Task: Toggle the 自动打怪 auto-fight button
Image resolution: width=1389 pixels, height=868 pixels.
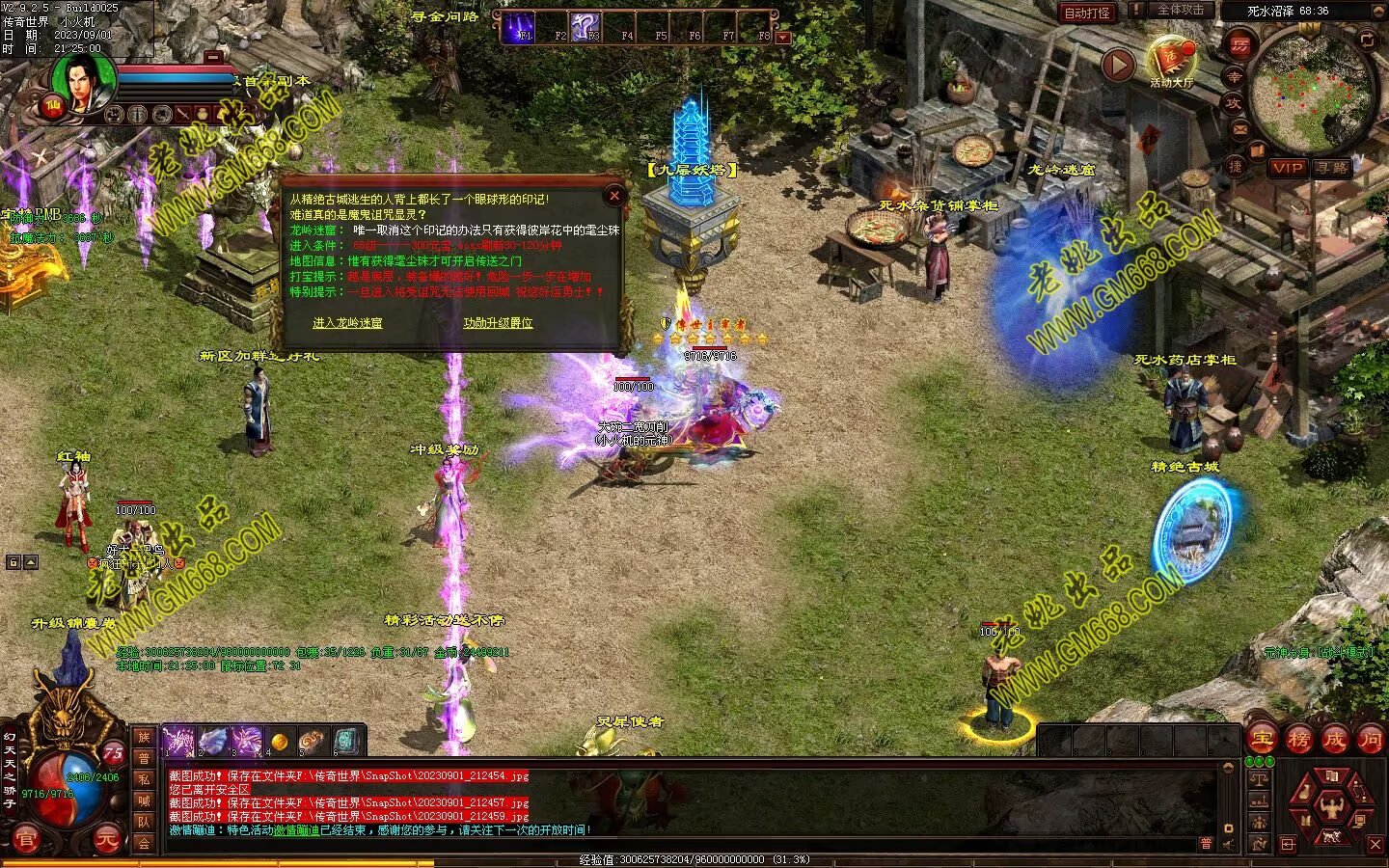Action: [x=1087, y=13]
